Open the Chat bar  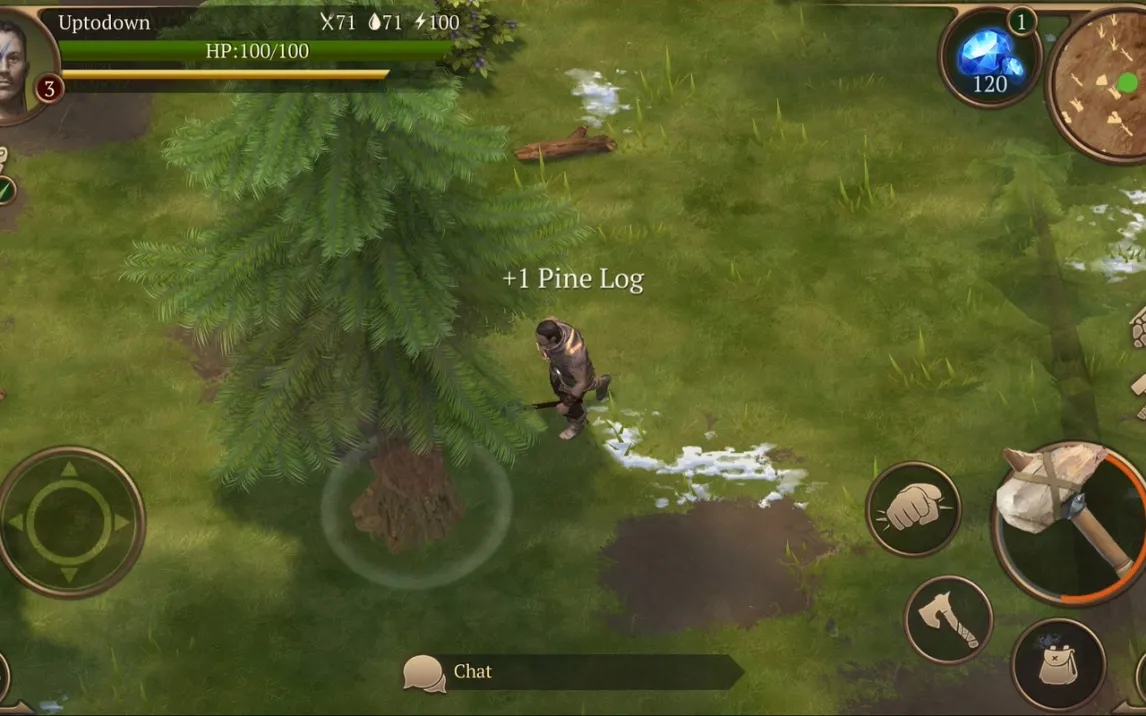573,672
